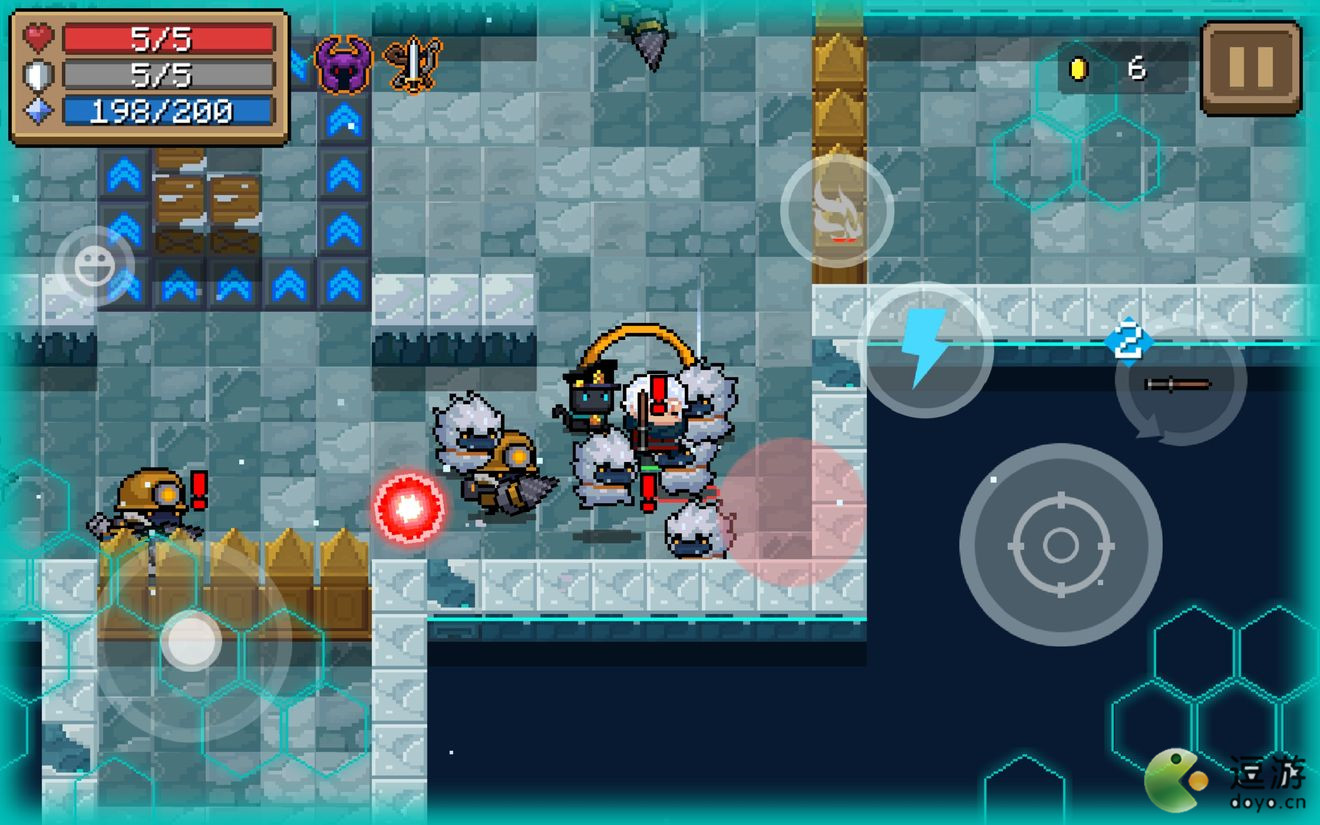
Task: Tap the faded flame button
Action: [x=837, y=211]
